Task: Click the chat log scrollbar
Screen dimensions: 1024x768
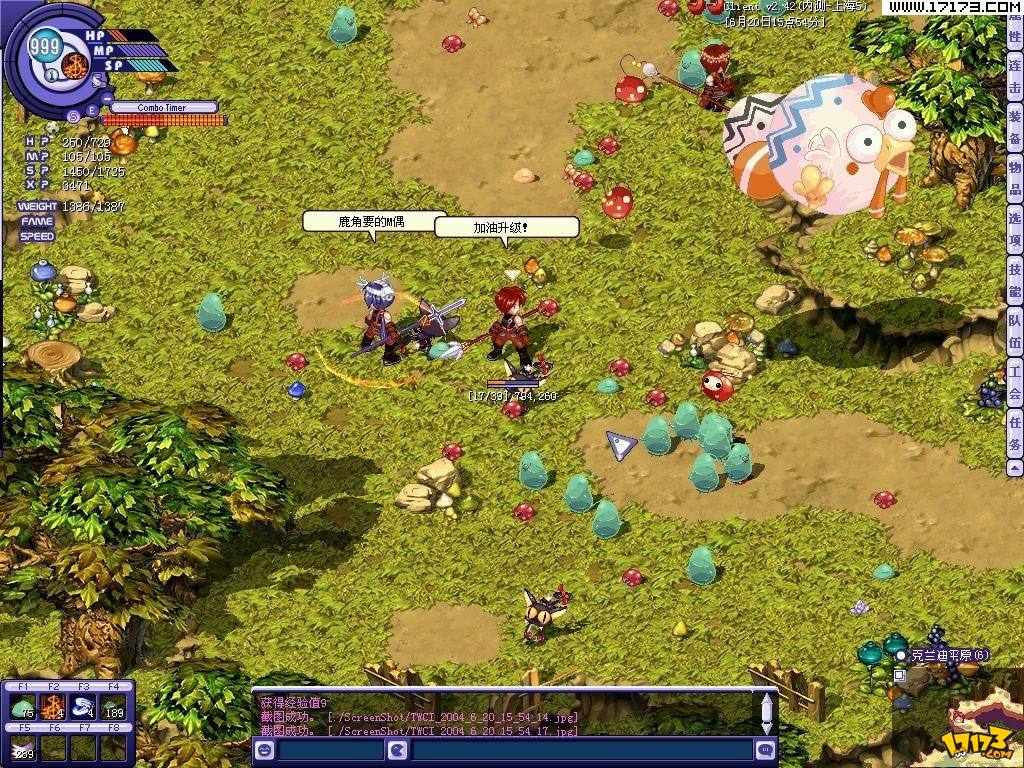Action: click(x=767, y=712)
